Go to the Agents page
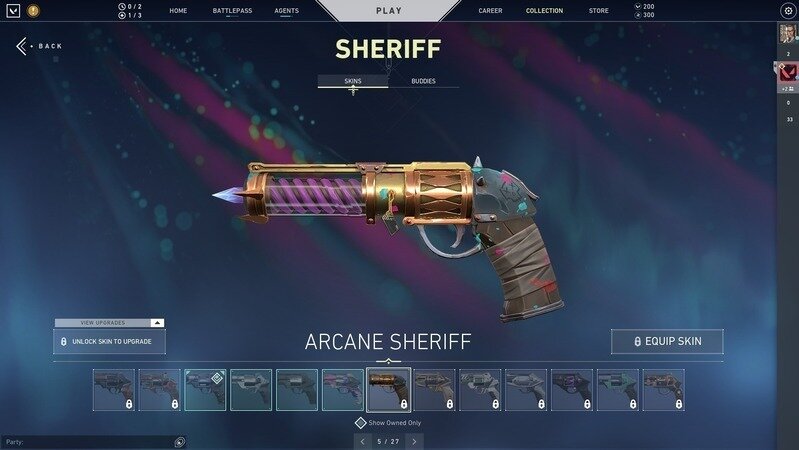799x450 pixels. pyautogui.click(x=287, y=11)
